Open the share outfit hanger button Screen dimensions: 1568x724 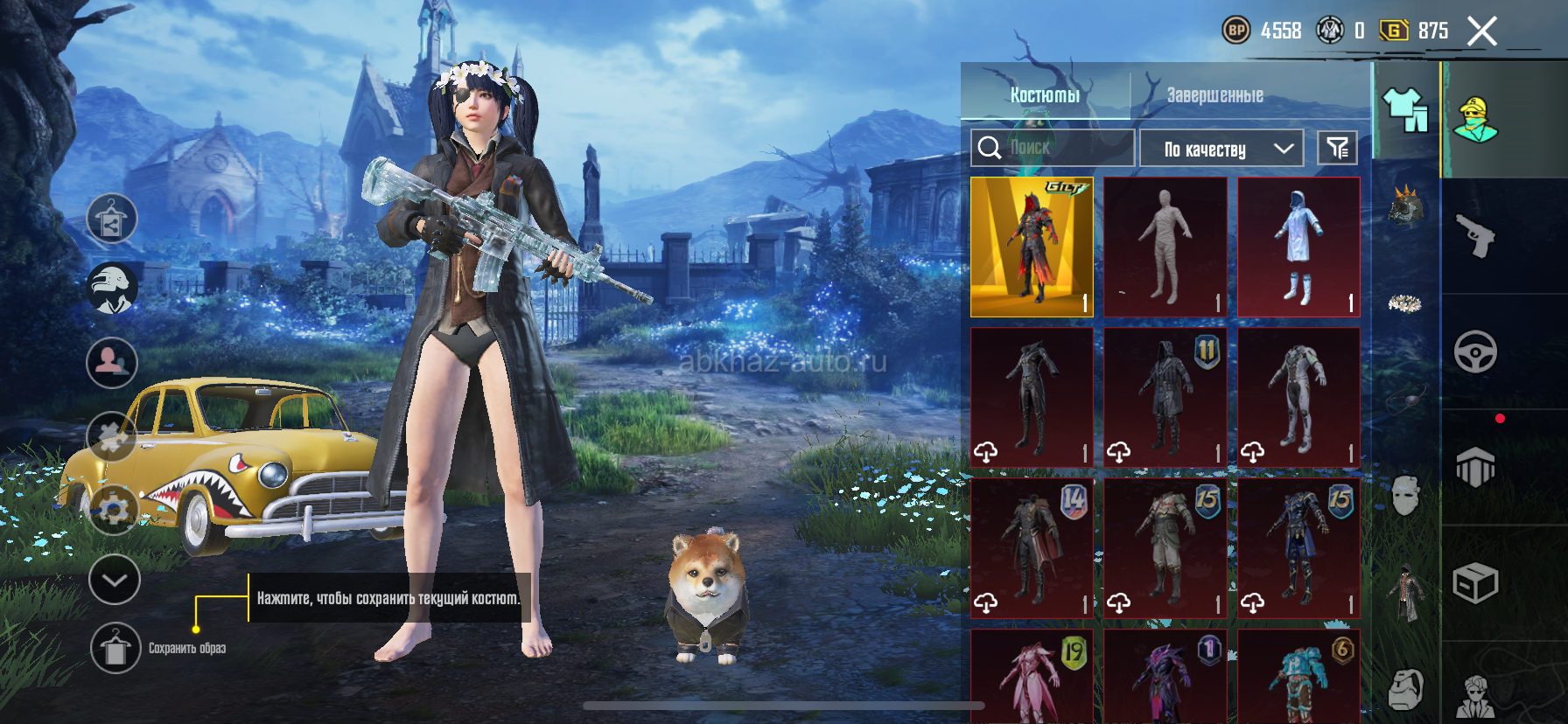click(x=112, y=218)
